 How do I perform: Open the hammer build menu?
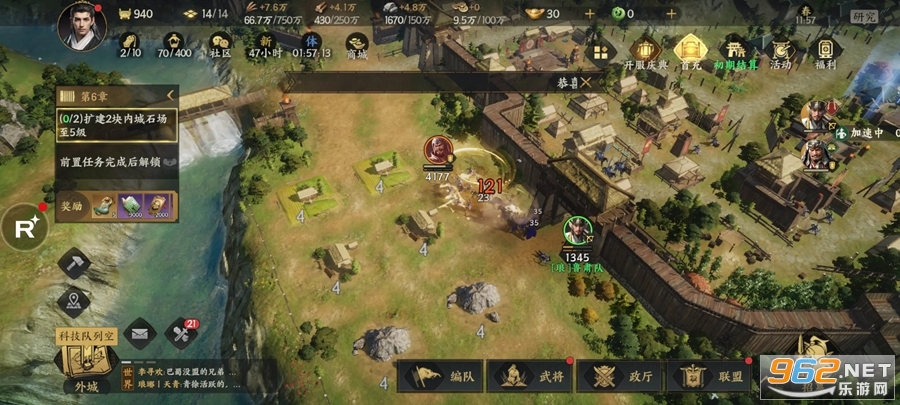(x=75, y=264)
